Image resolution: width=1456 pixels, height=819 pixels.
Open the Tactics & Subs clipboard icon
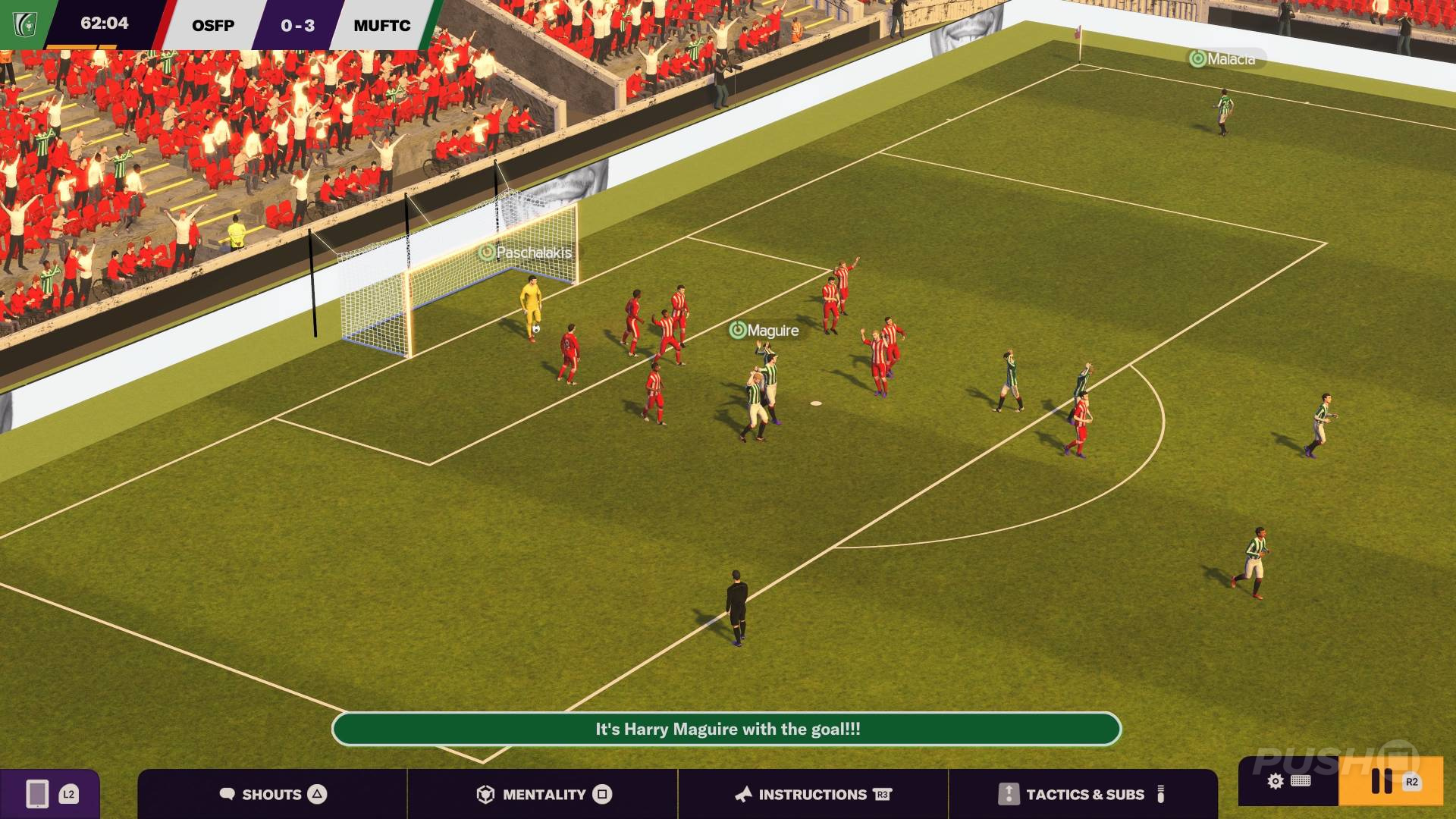tap(1009, 794)
